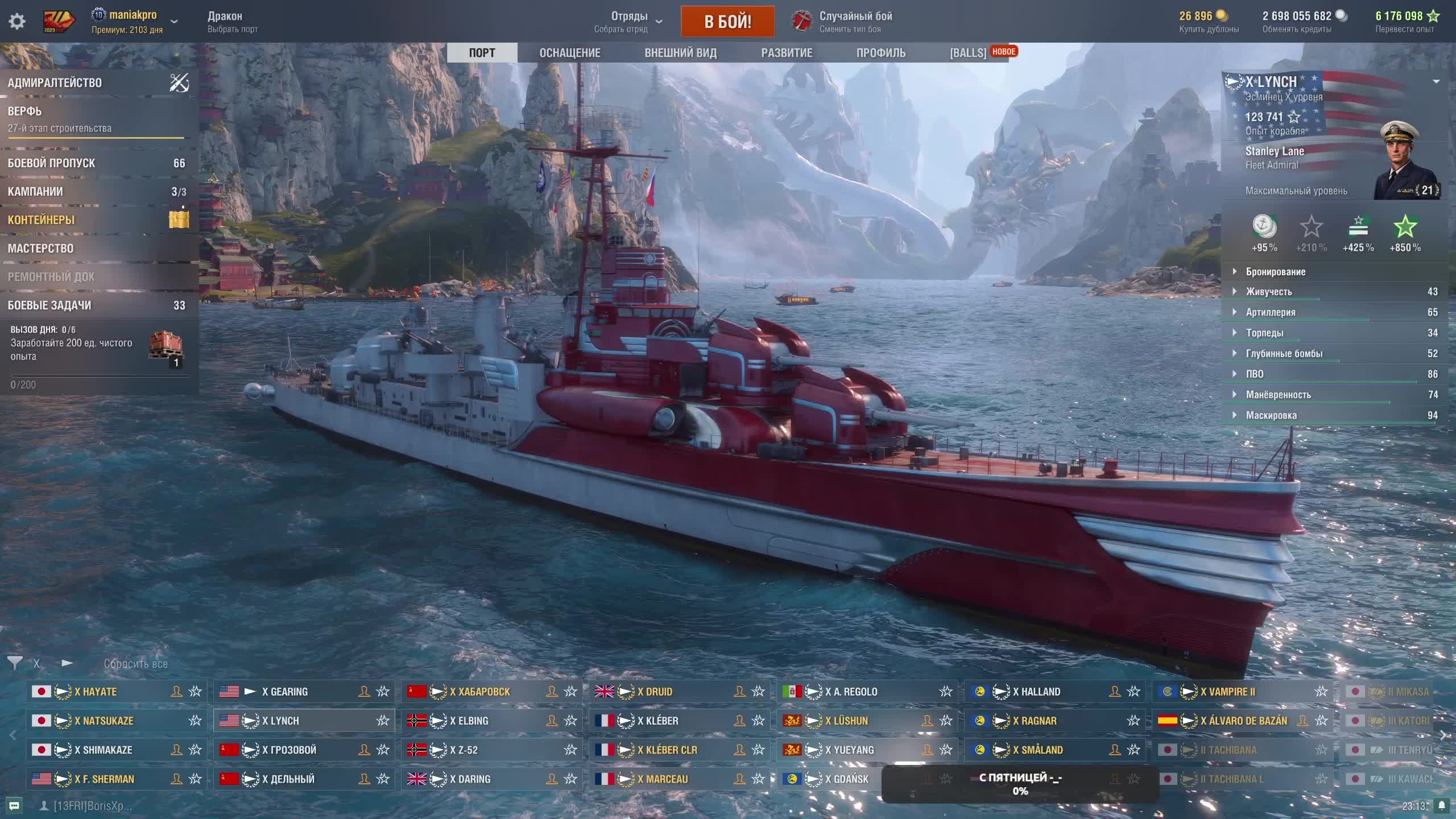This screenshot has width=1456, height=819.
Task: Open the settings gear icon
Action: [x=17, y=22]
